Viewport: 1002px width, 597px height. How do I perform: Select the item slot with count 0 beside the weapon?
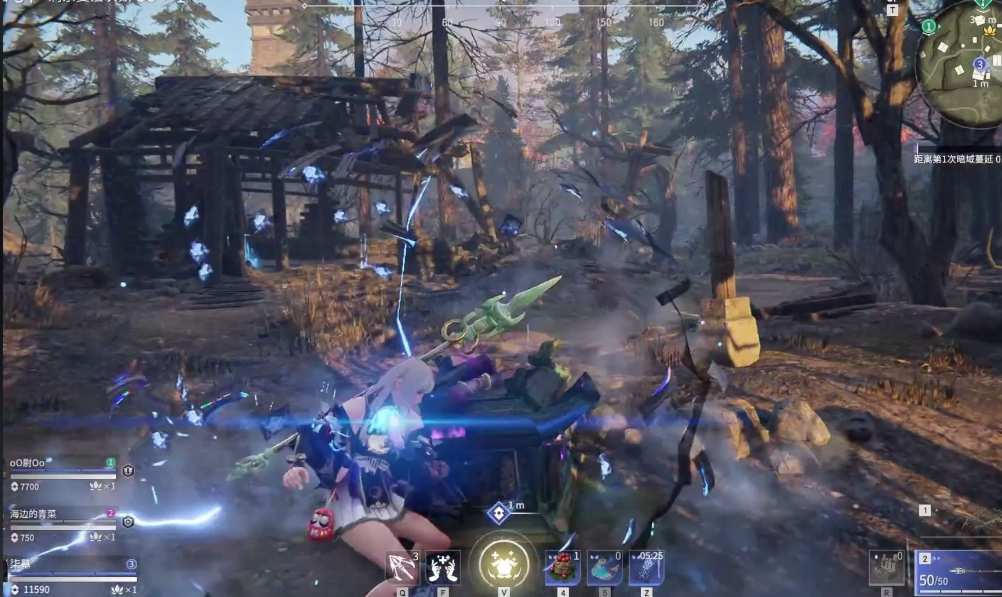(x=886, y=568)
